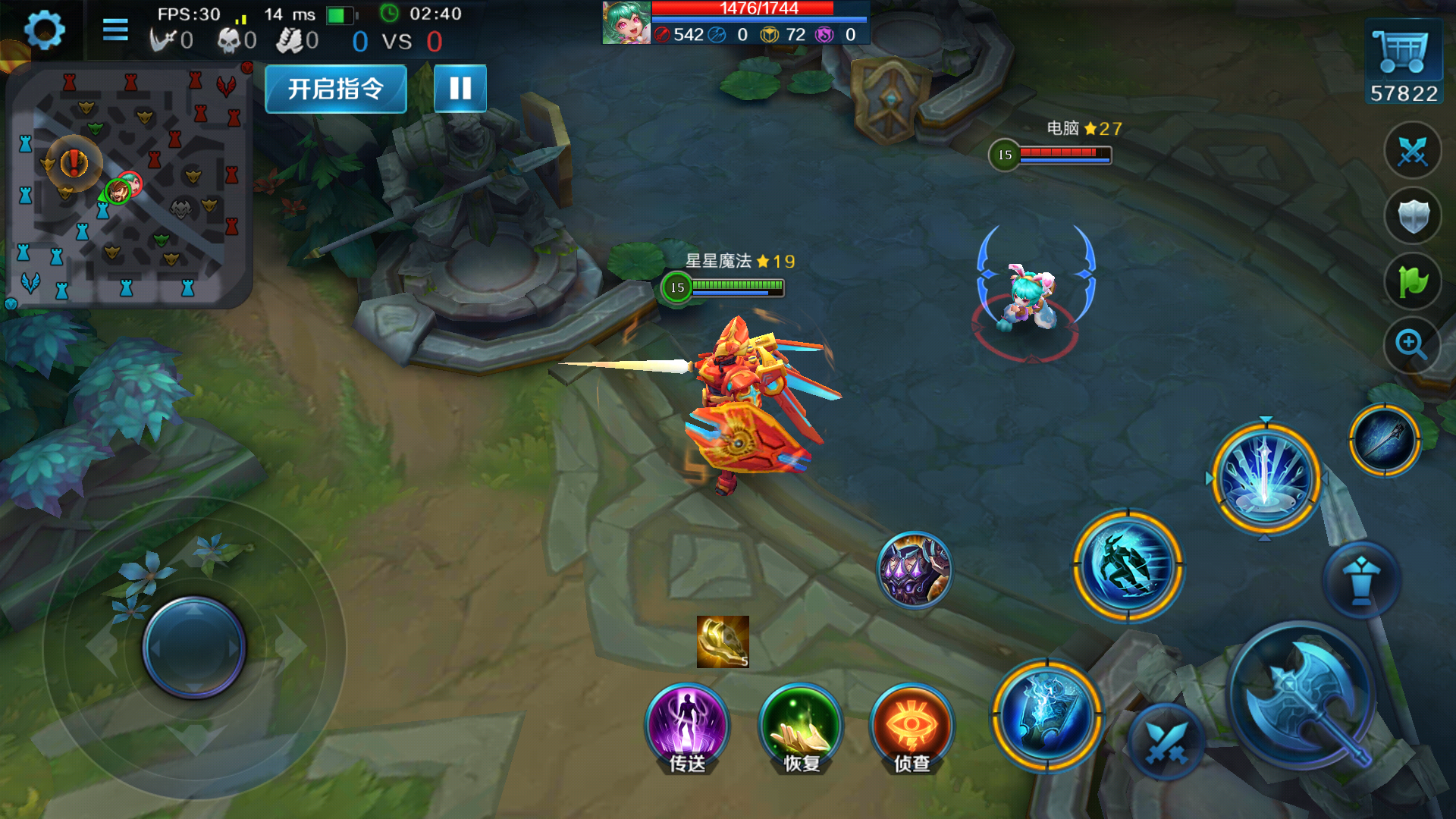
Task: Send the green flag gather signal
Action: [1413, 282]
